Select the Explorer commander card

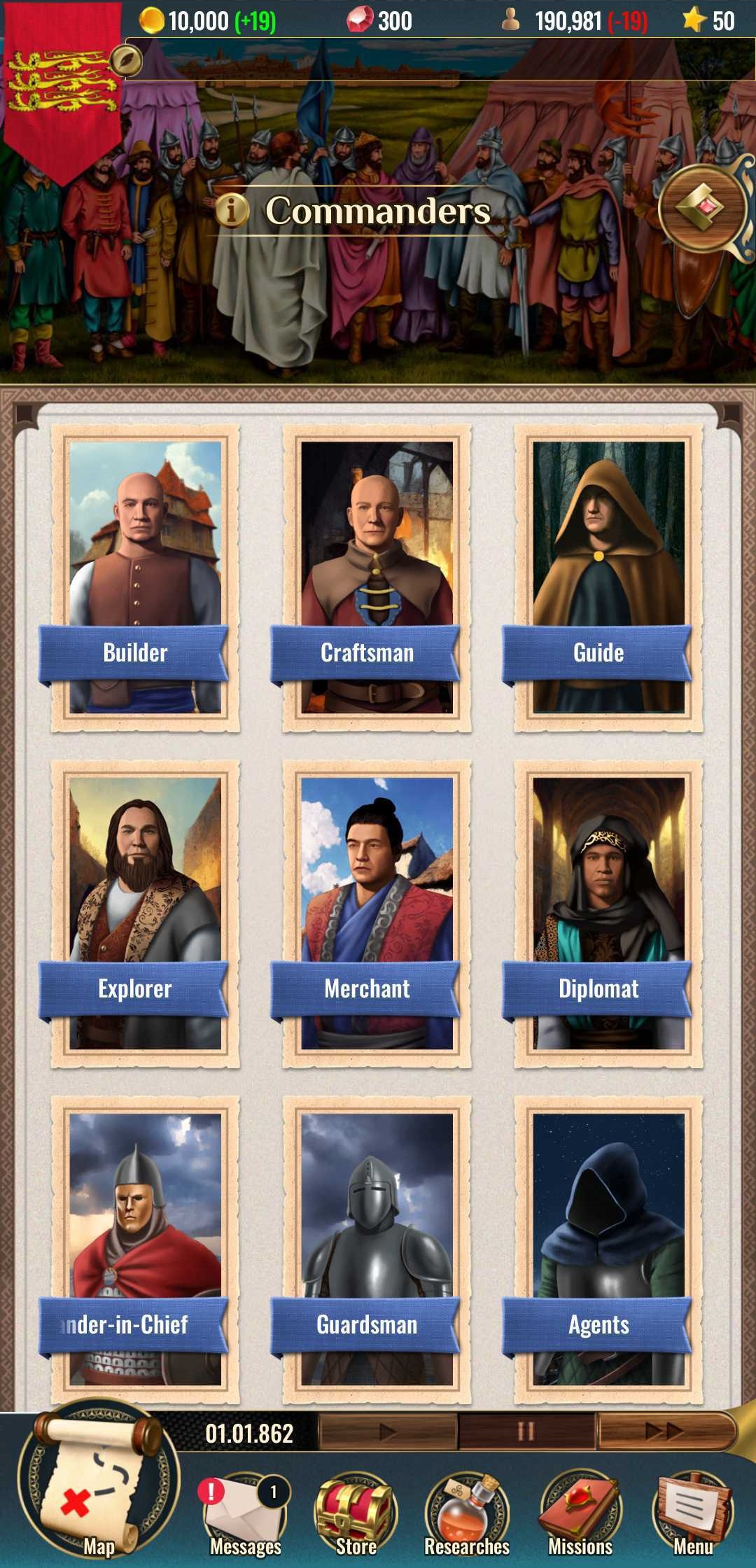tap(145, 913)
